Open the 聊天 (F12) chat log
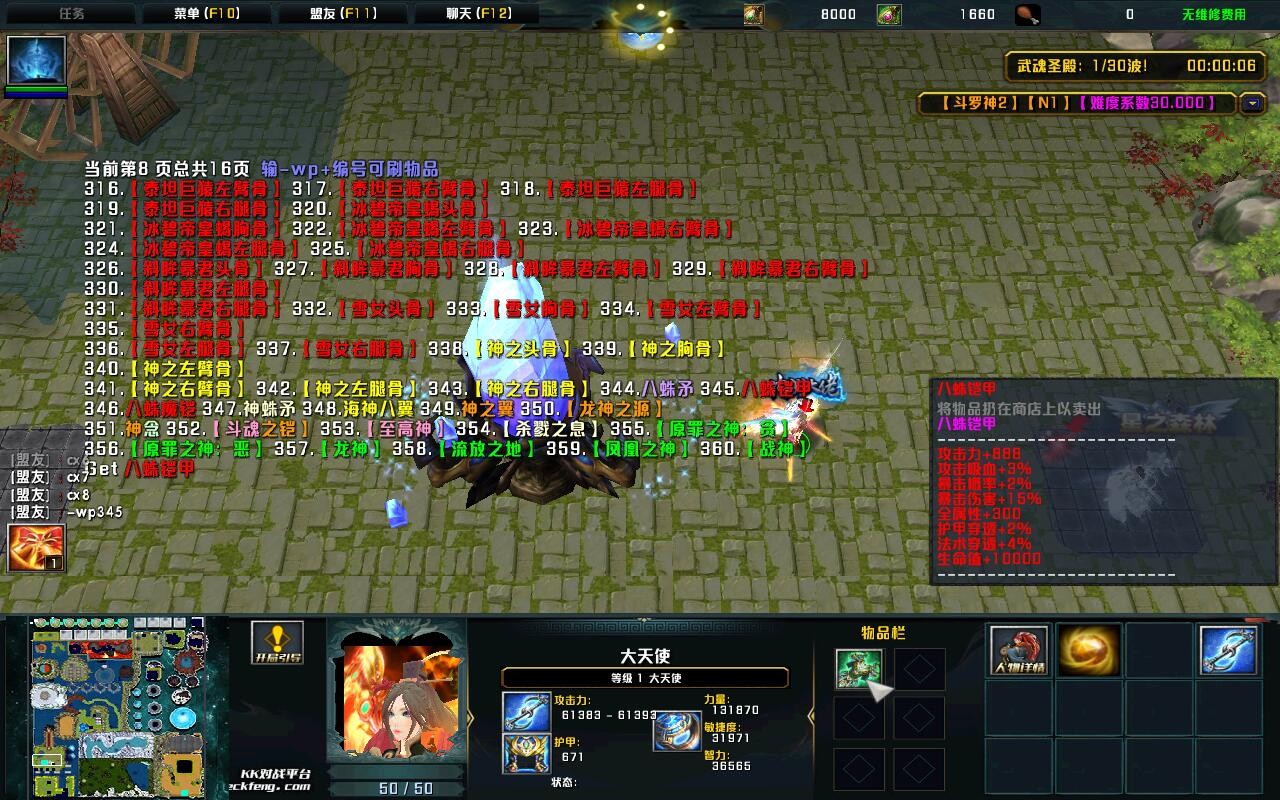1280x800 pixels. 478,14
